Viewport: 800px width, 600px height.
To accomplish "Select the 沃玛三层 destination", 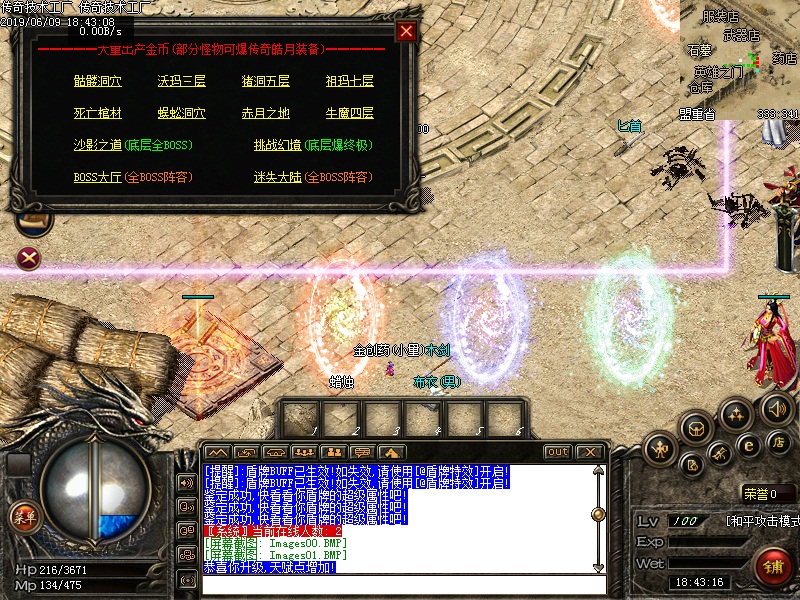I will point(180,81).
